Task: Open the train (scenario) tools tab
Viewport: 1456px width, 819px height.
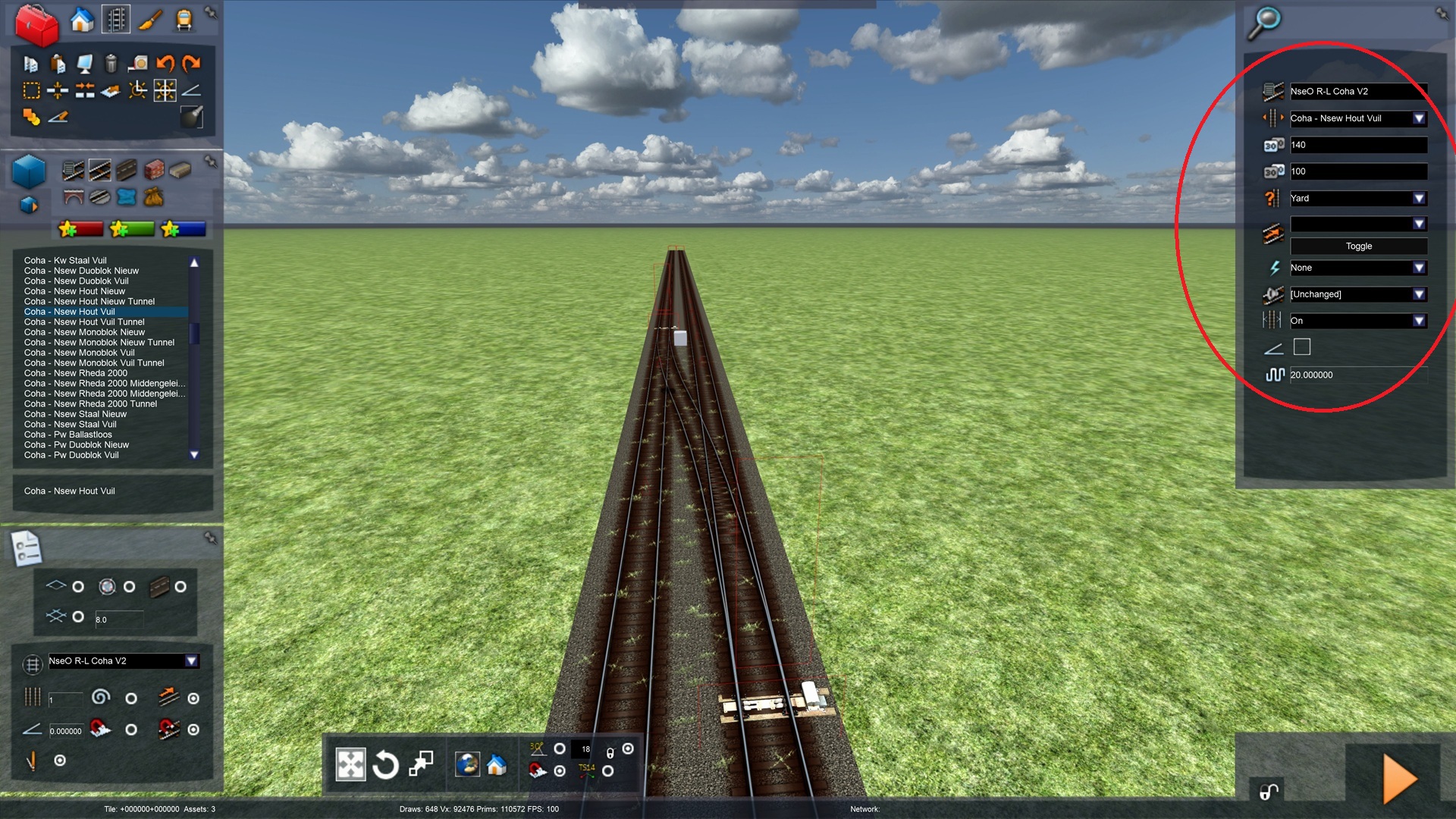Action: pos(184,20)
